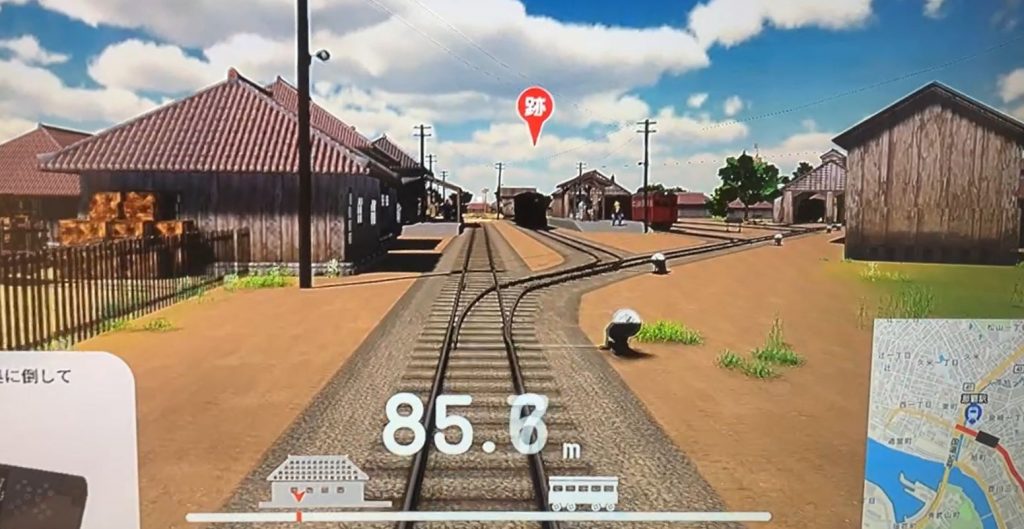Screen dimensions: 1024x529
Task: Open the city minimap
Action: point(944,422)
